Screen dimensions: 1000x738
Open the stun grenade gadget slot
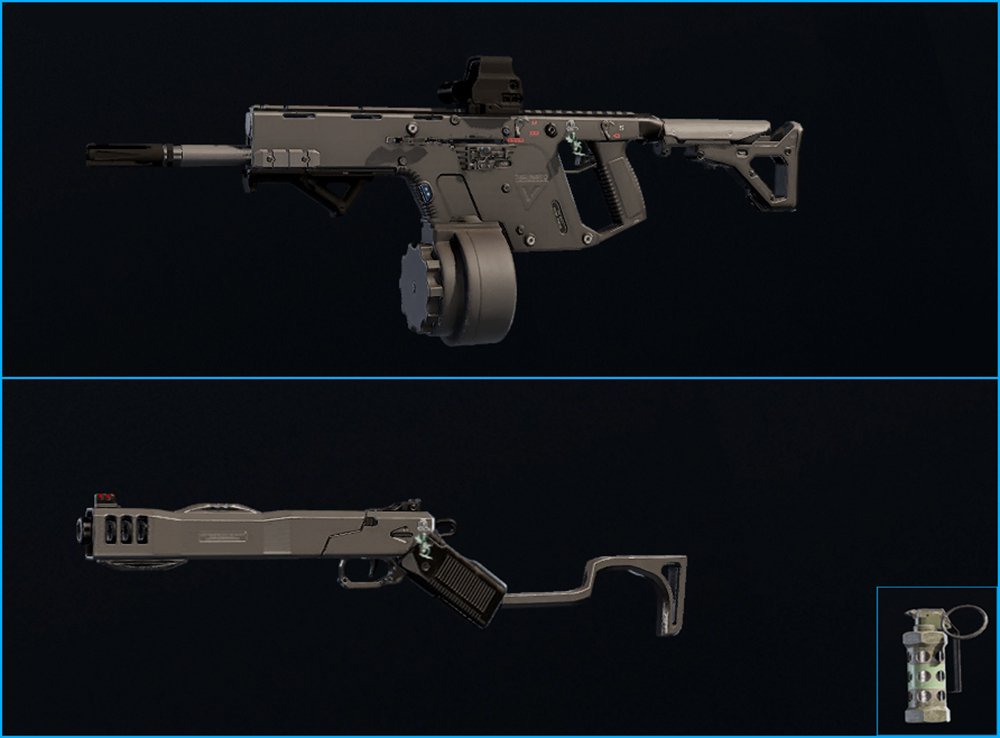936,661
